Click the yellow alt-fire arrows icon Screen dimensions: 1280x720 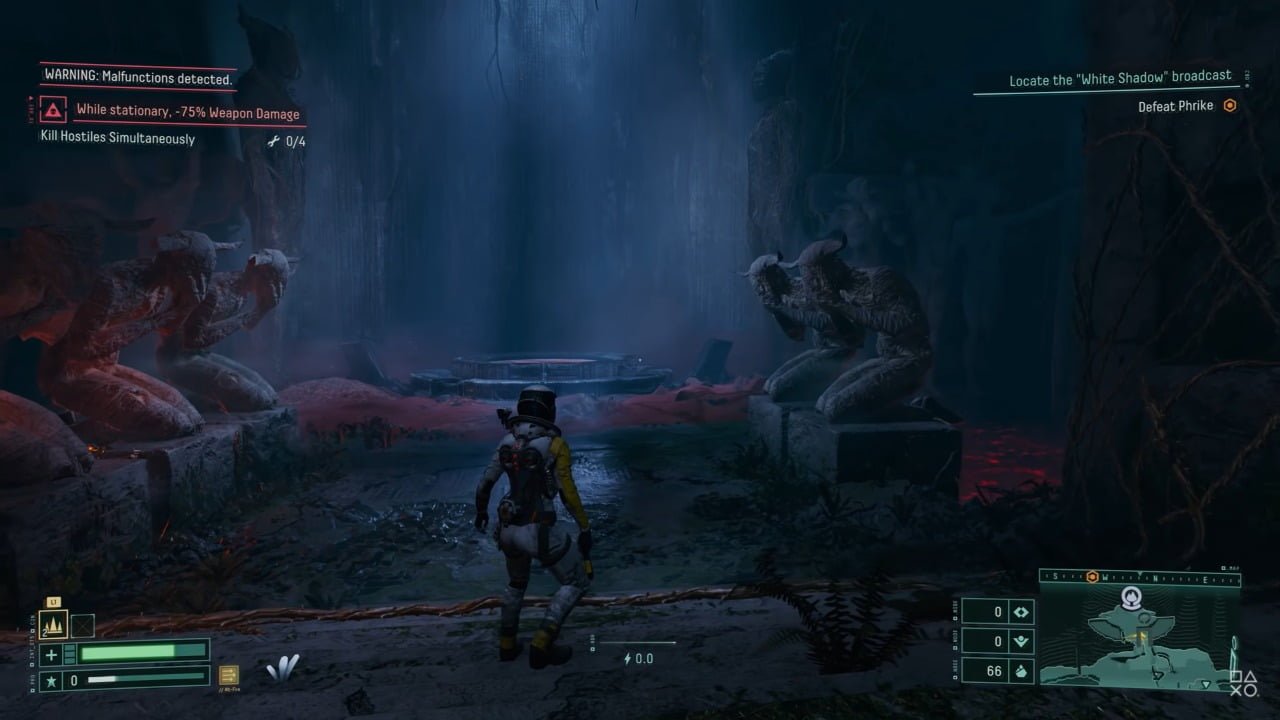(x=229, y=676)
